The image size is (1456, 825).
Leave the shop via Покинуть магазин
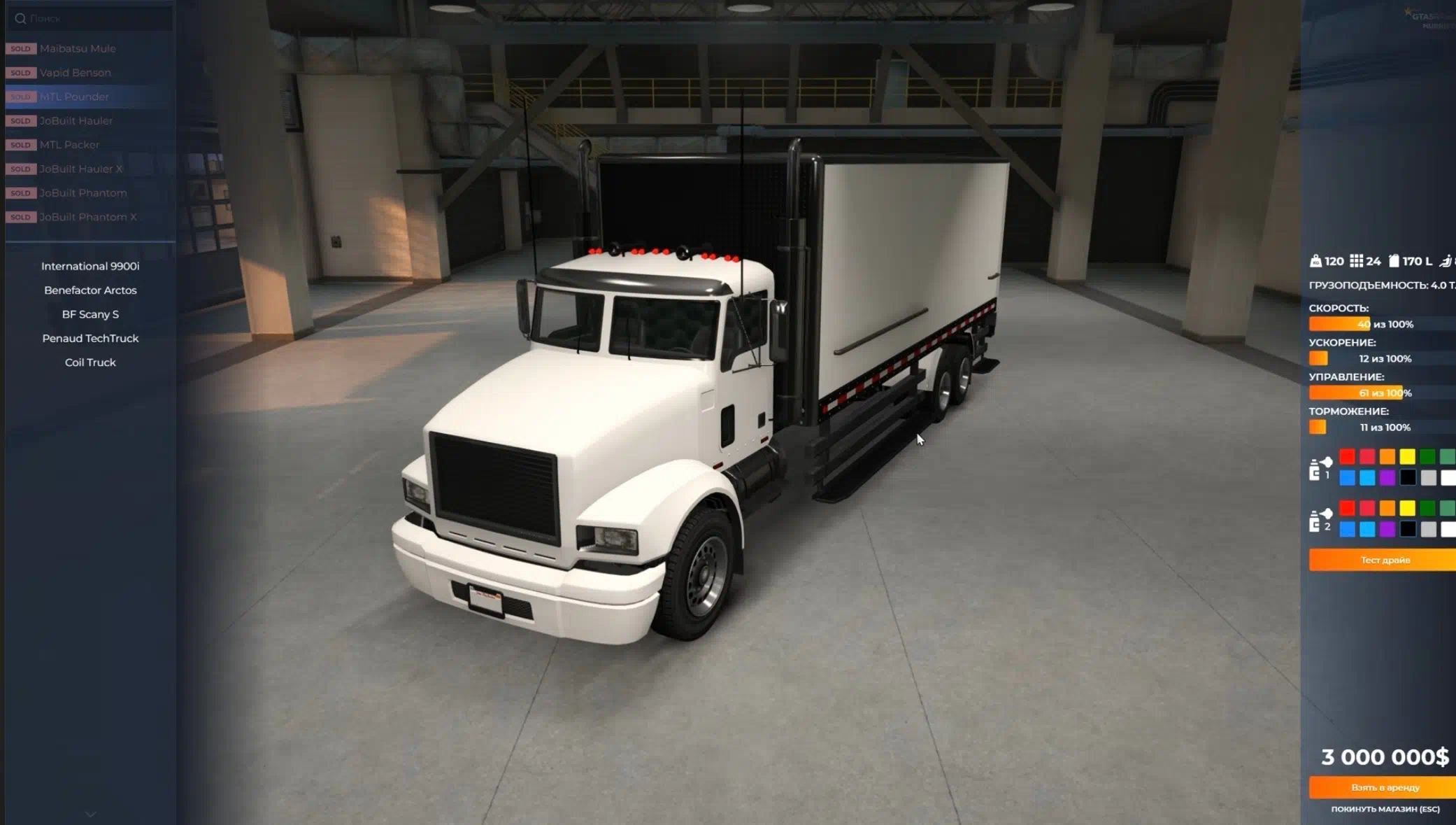1385,809
